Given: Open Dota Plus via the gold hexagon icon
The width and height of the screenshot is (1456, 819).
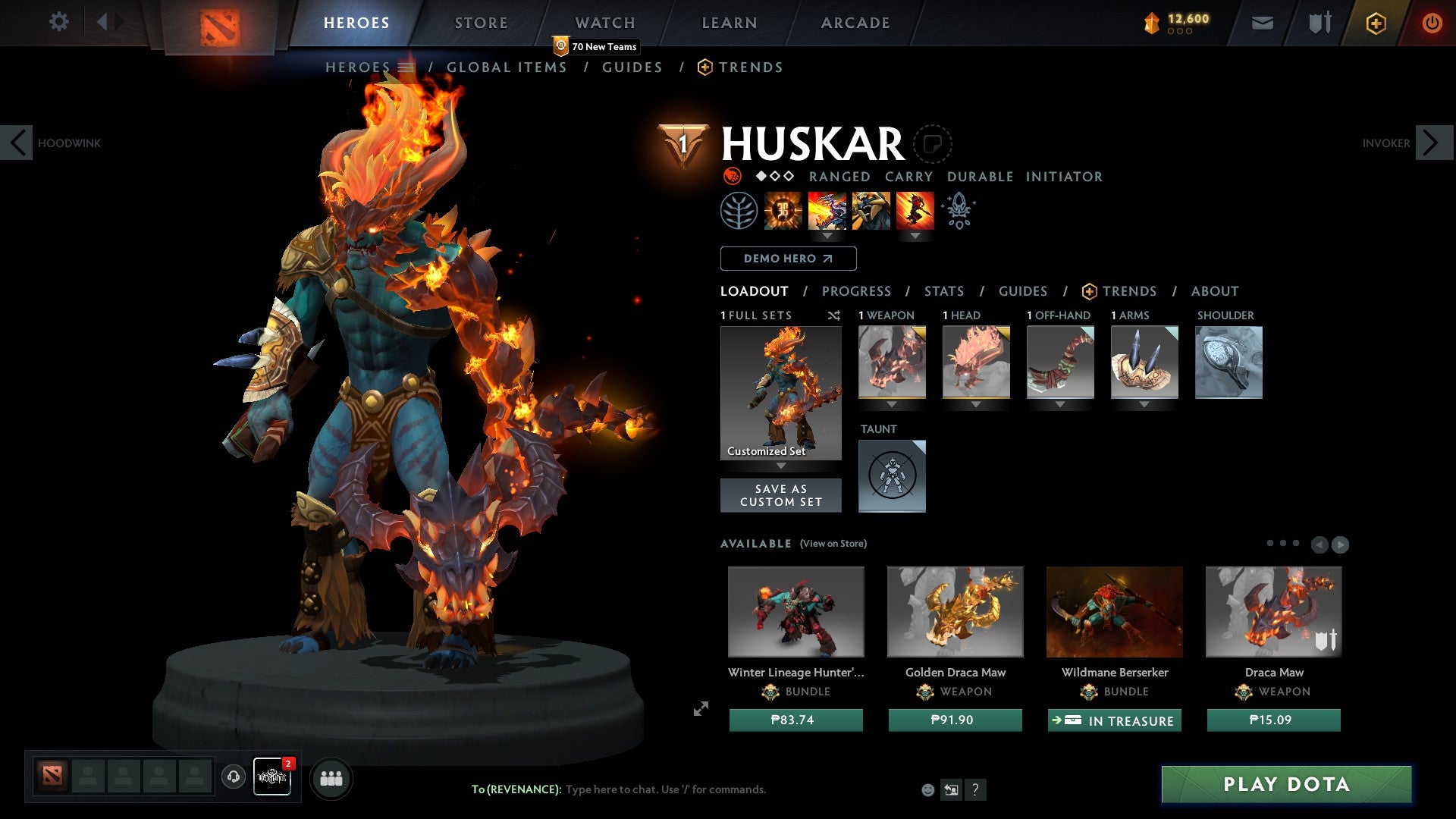Looking at the screenshot, I should [x=1375, y=23].
